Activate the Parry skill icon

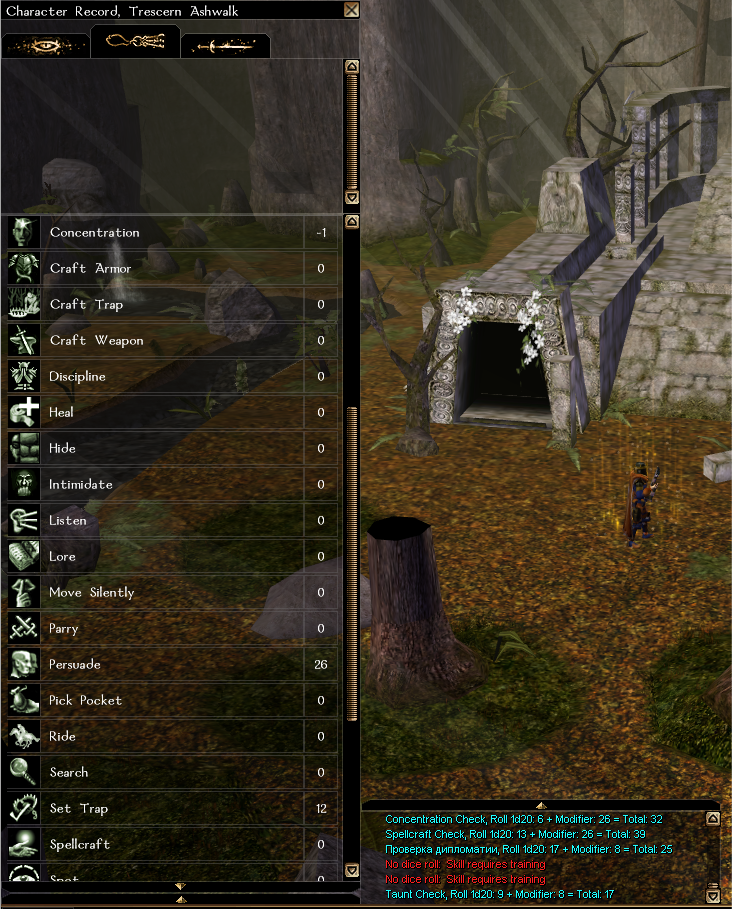click(x=23, y=629)
